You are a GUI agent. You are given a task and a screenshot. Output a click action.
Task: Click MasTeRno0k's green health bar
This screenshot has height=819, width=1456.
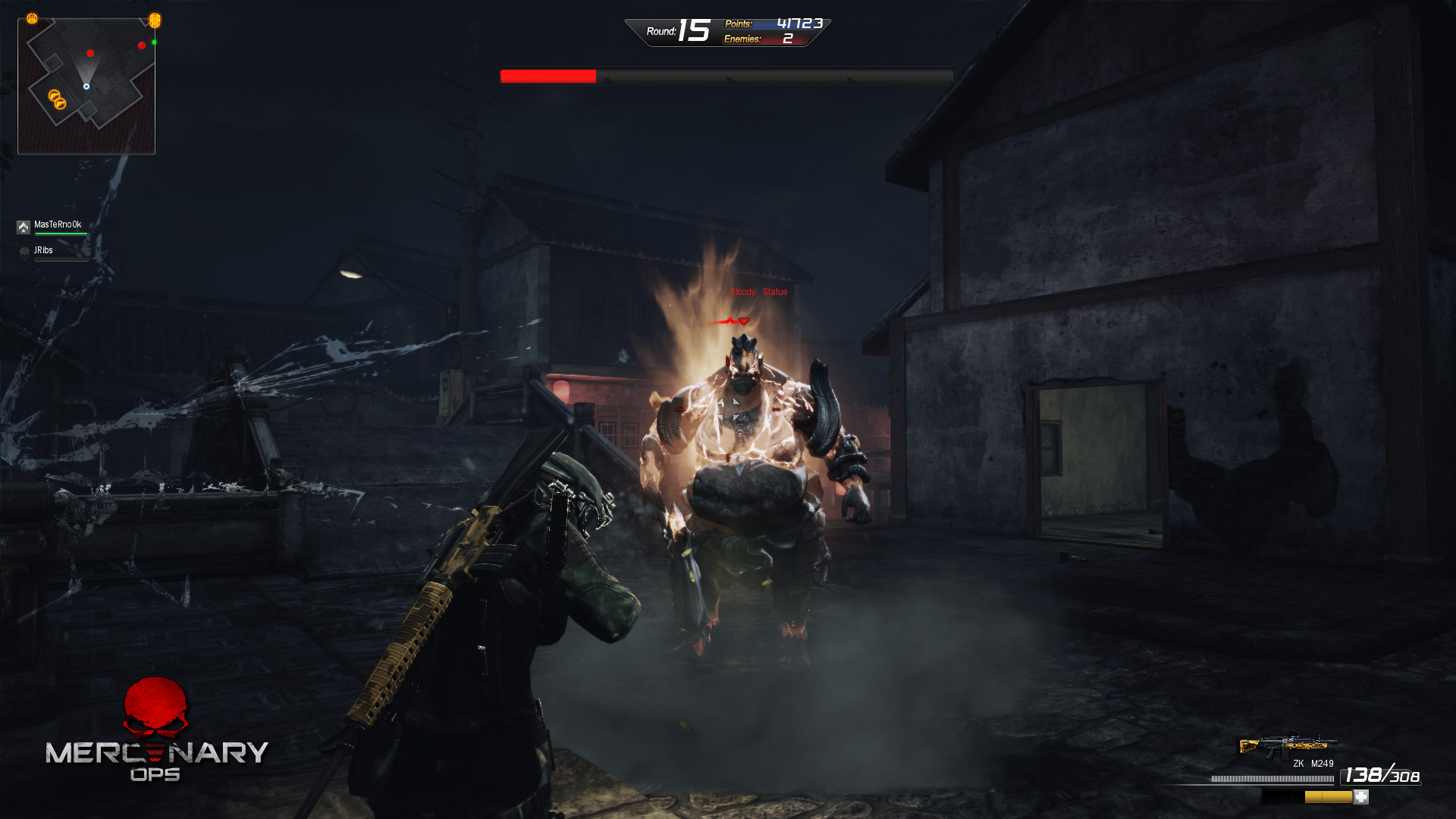click(61, 234)
